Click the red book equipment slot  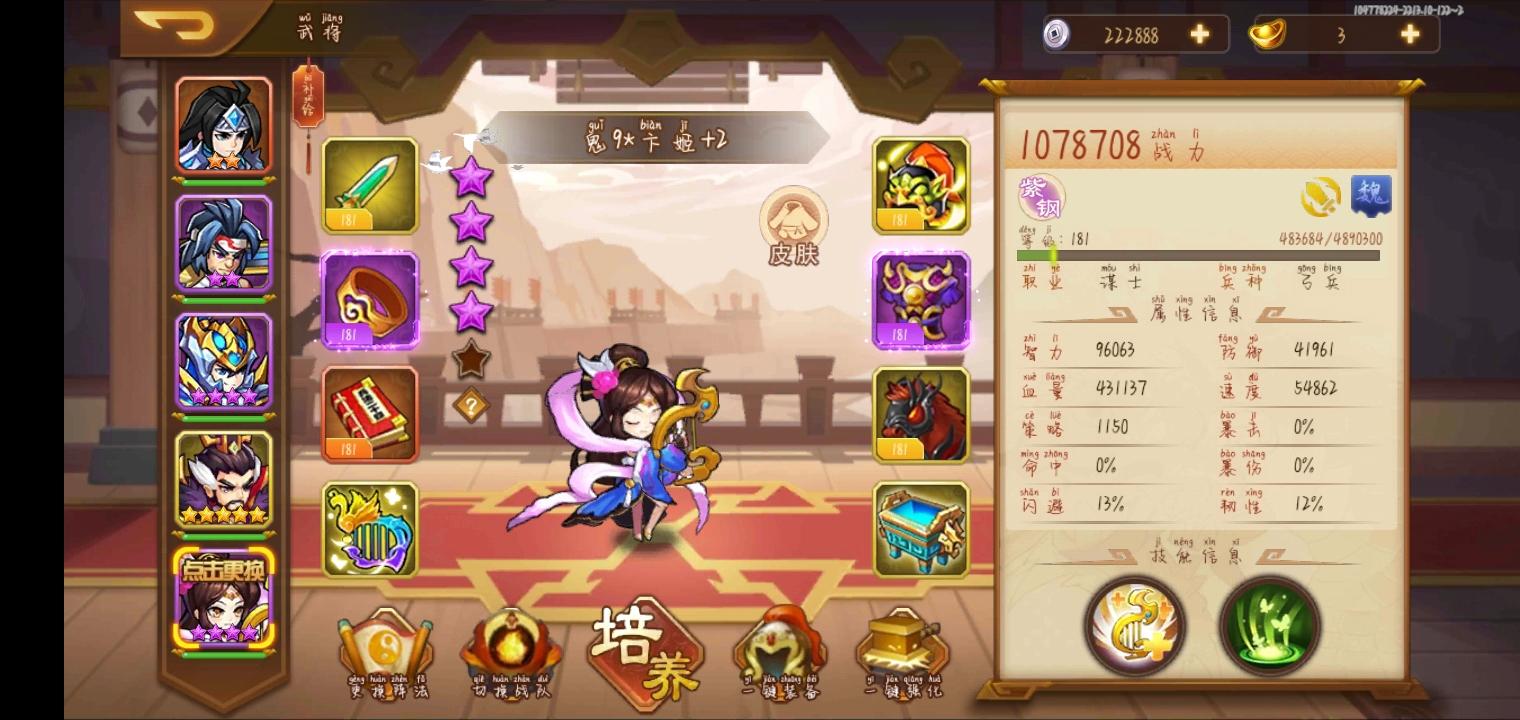(370, 416)
